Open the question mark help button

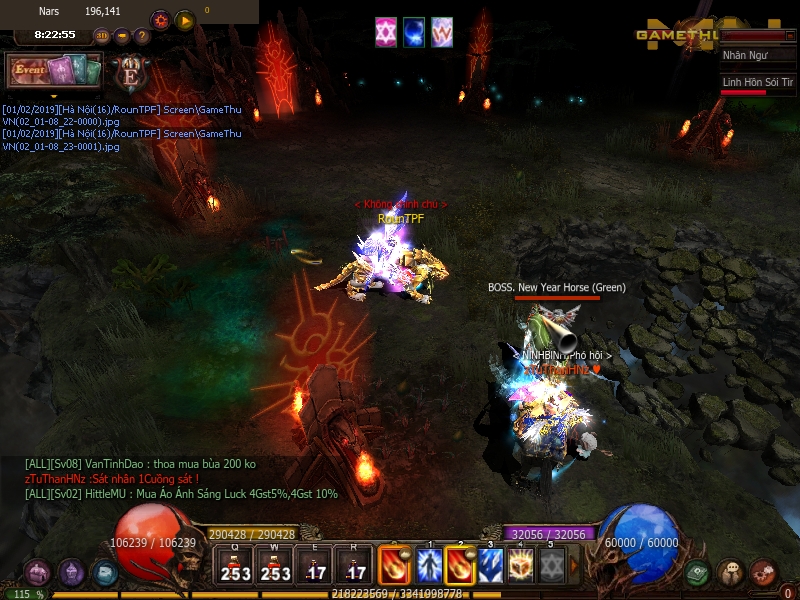[x=142, y=36]
